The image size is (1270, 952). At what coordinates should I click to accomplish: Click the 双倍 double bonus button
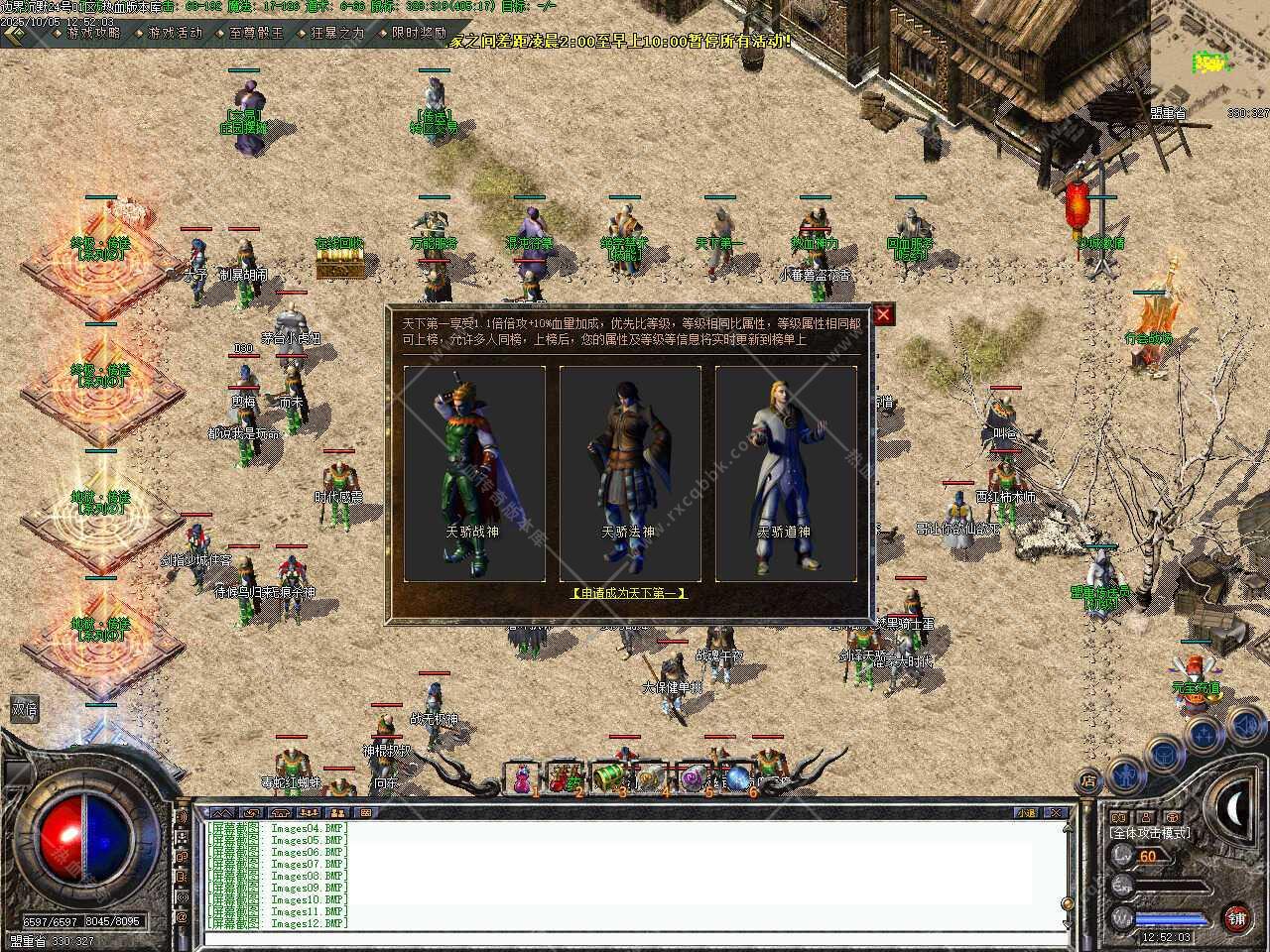tap(24, 708)
